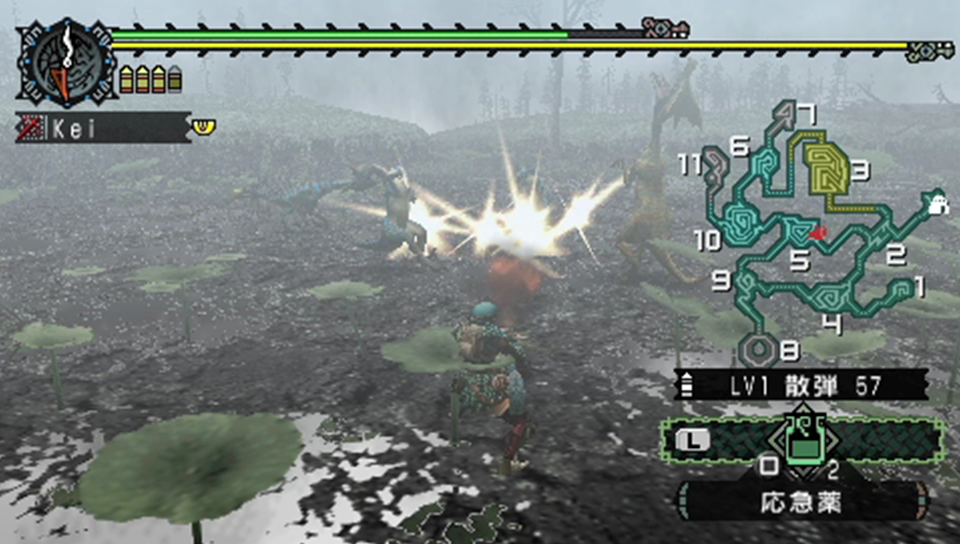Click the red player arrow on the minimap

click(x=818, y=233)
